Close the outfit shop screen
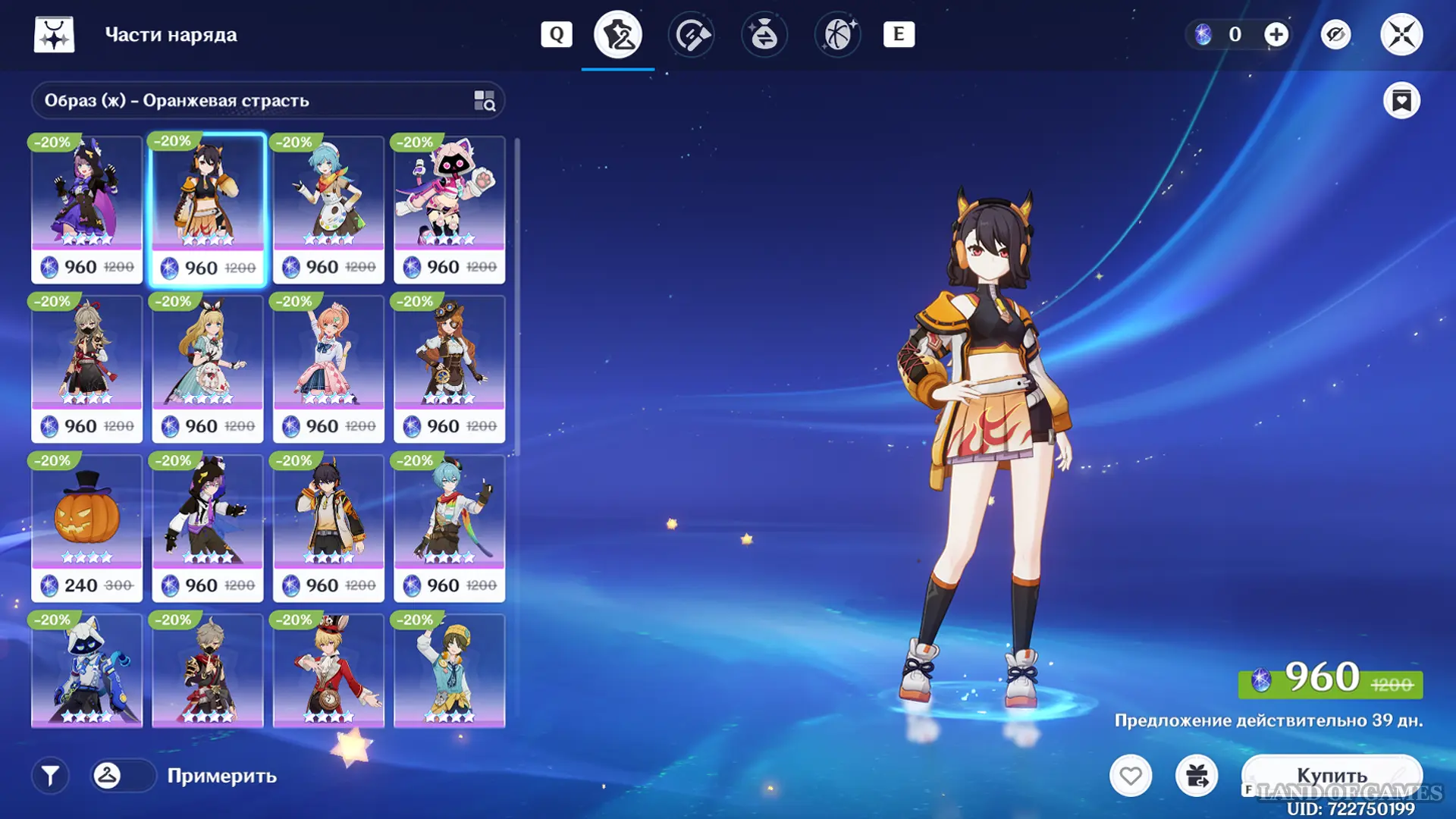The width and height of the screenshot is (1456, 819). click(1401, 34)
